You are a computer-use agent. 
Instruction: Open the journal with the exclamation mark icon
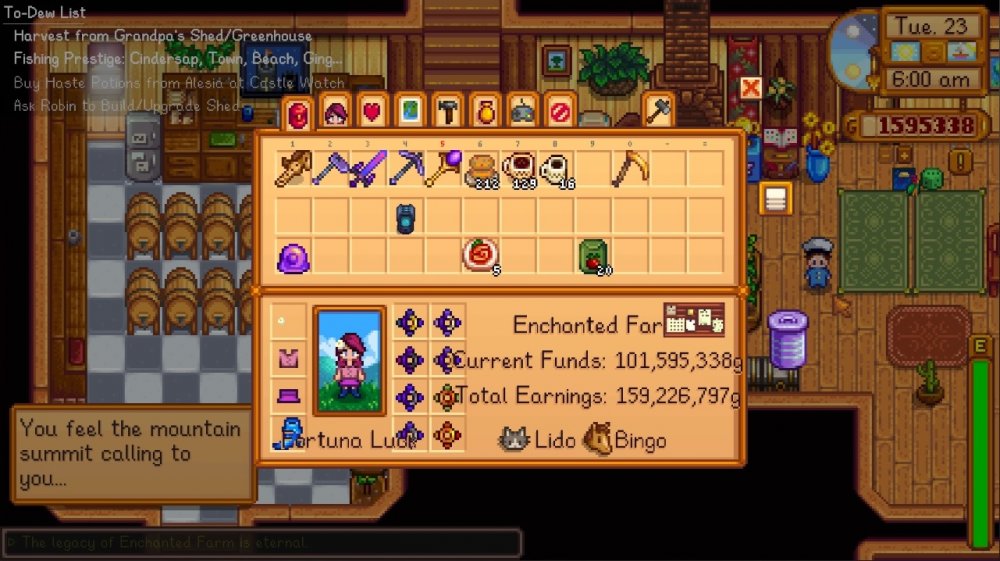(x=962, y=160)
